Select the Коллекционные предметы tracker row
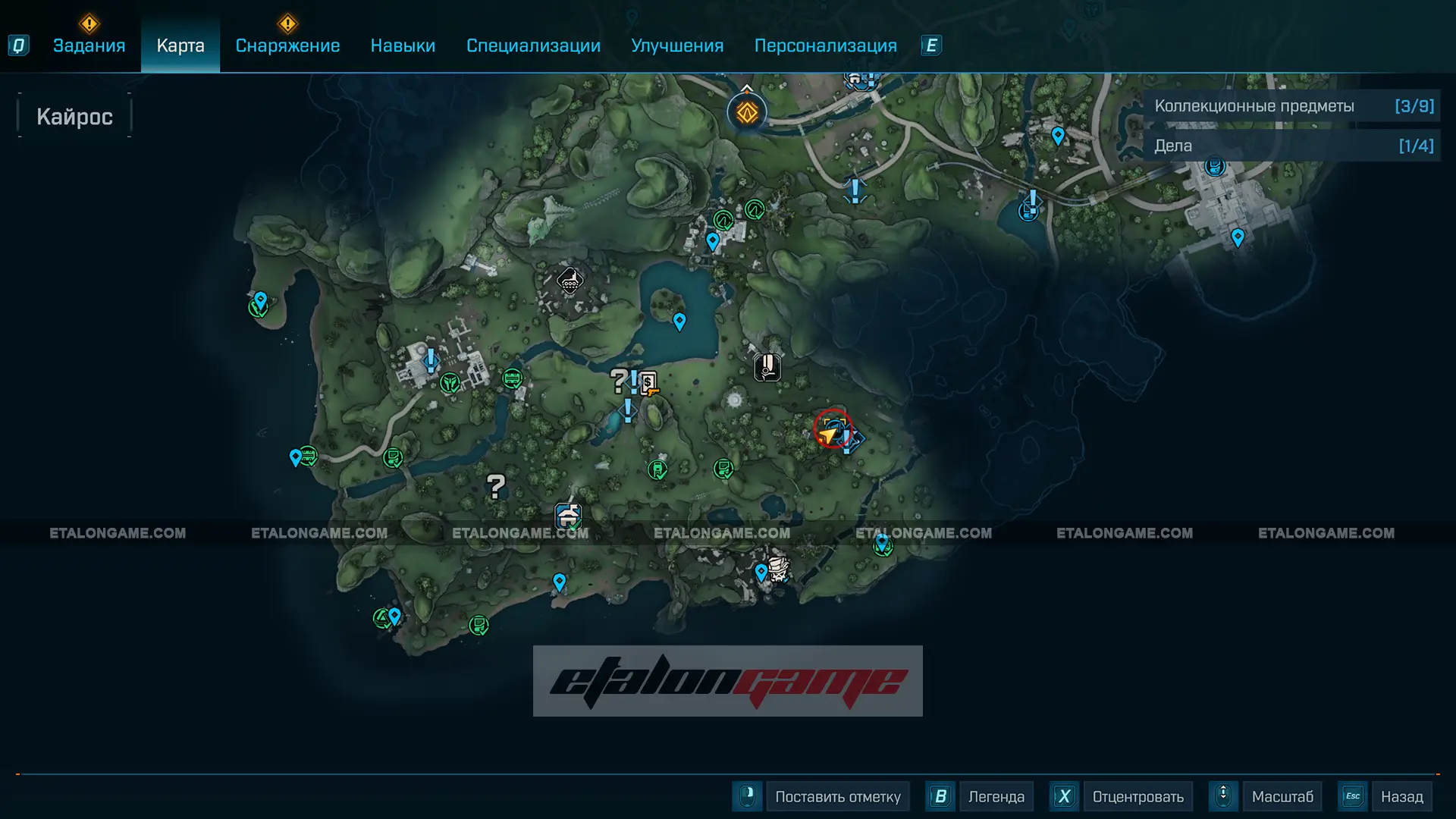Image resolution: width=1456 pixels, height=819 pixels. pos(1293,106)
